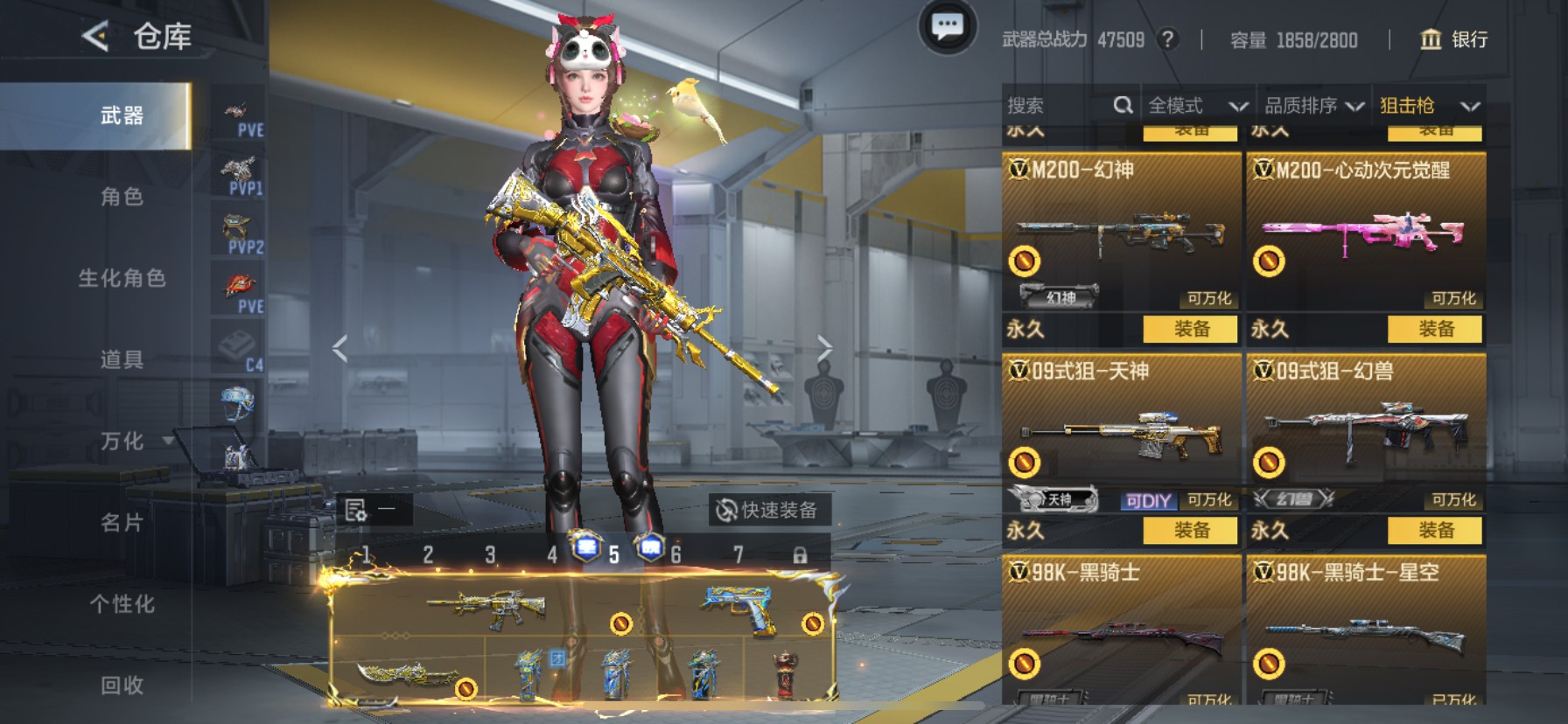Screen dimensions: 1568x724
Task: Go back from the 仓库 warehouse screen
Action: coord(95,37)
